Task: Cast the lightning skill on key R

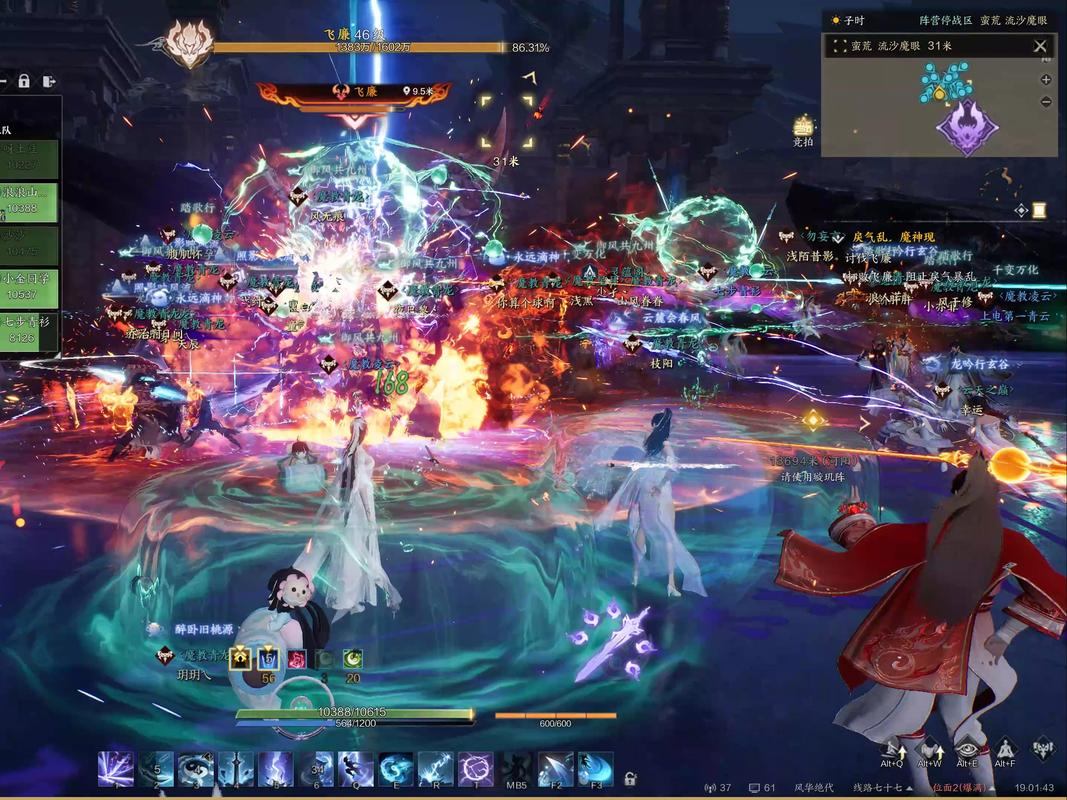Action: (435, 769)
